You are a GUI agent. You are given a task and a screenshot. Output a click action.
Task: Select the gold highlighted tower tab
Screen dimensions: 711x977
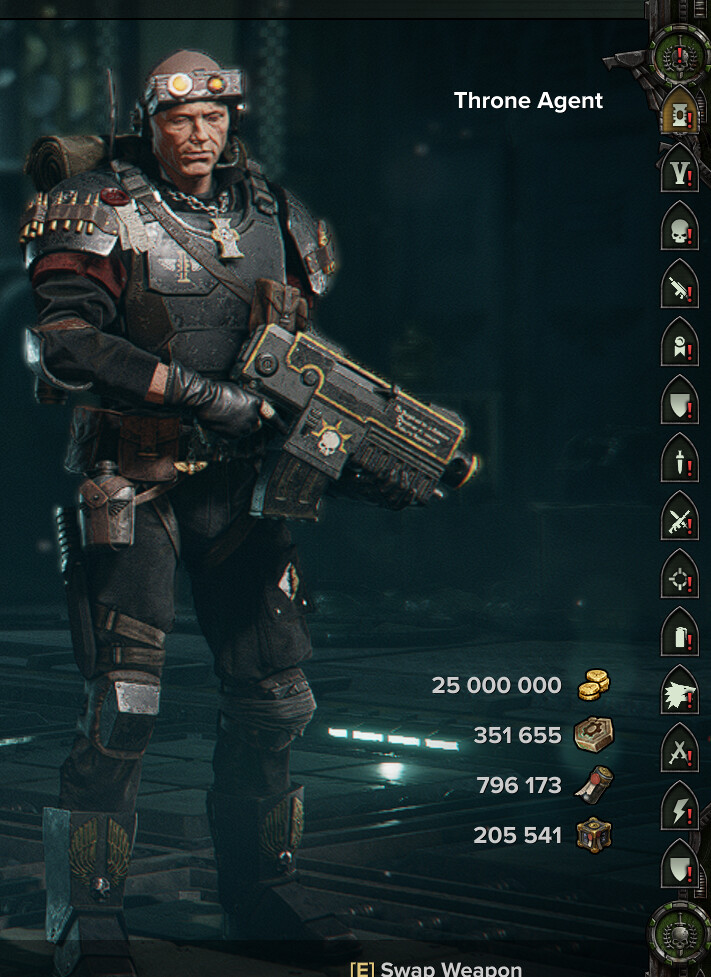point(680,113)
